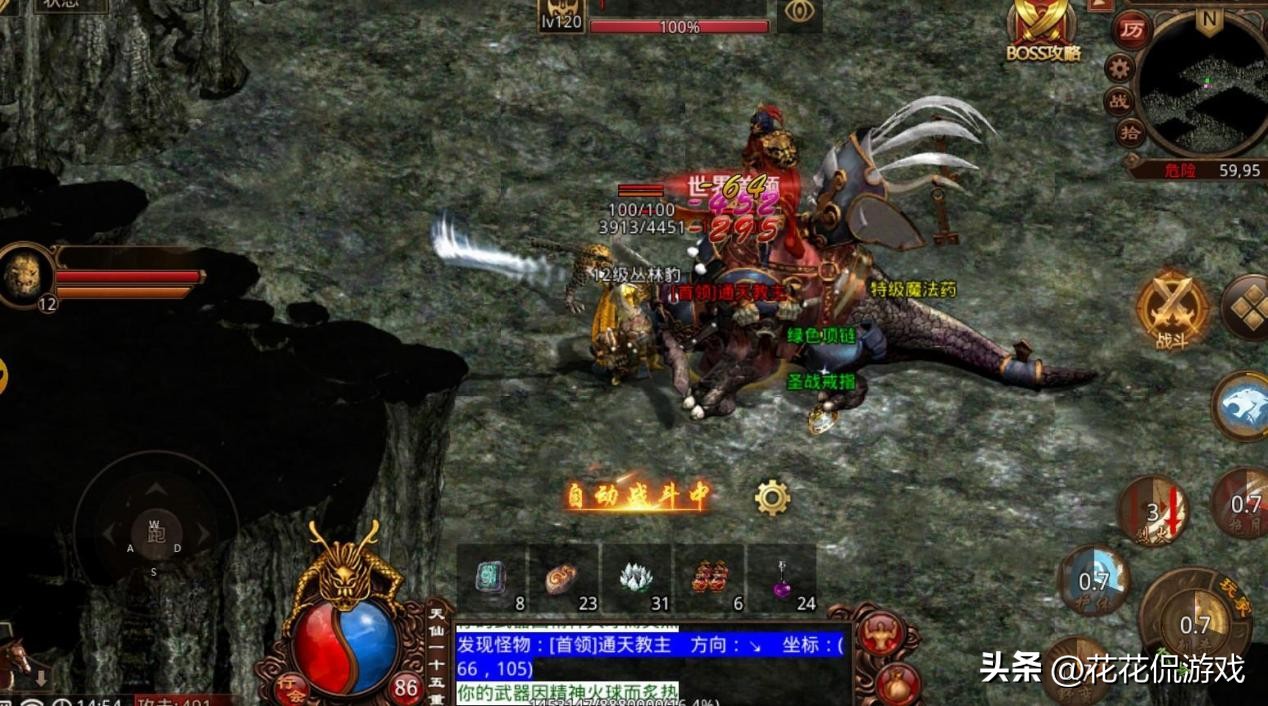Use the 烈火 flame sword skill

coord(1153,511)
